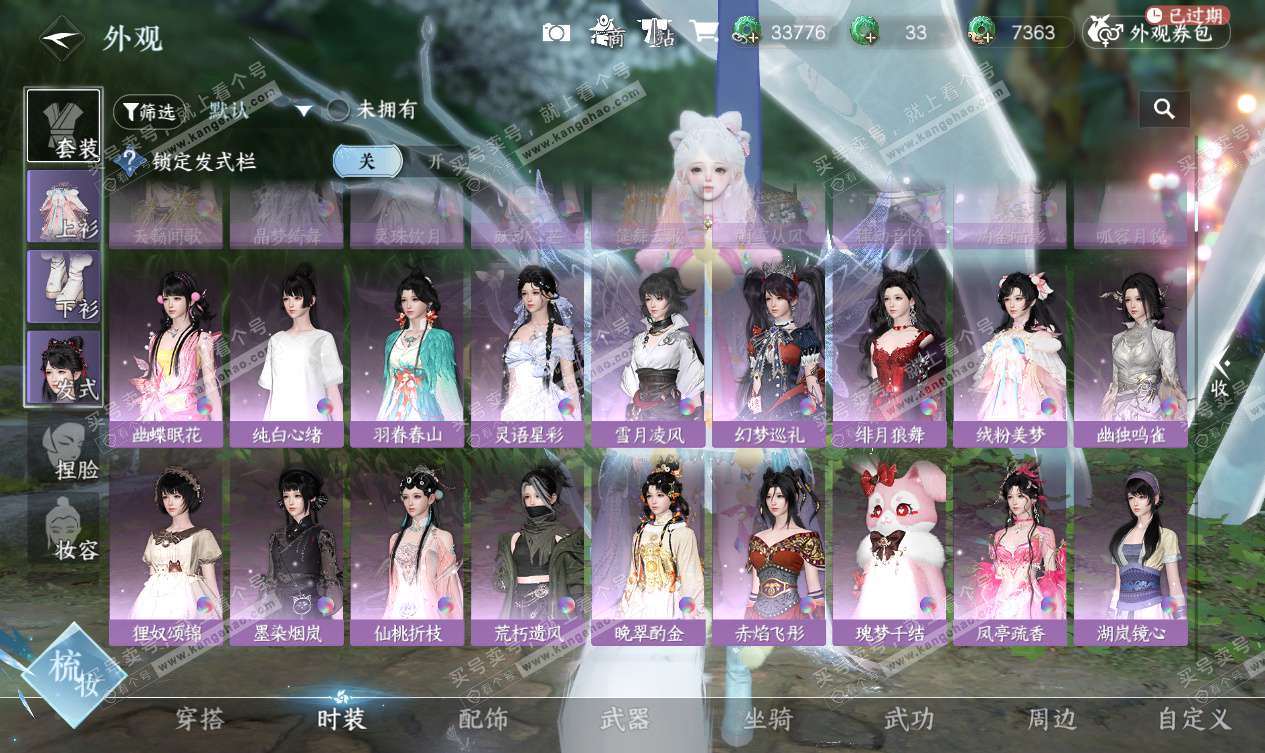Open the 筛选 filter

coord(149,111)
